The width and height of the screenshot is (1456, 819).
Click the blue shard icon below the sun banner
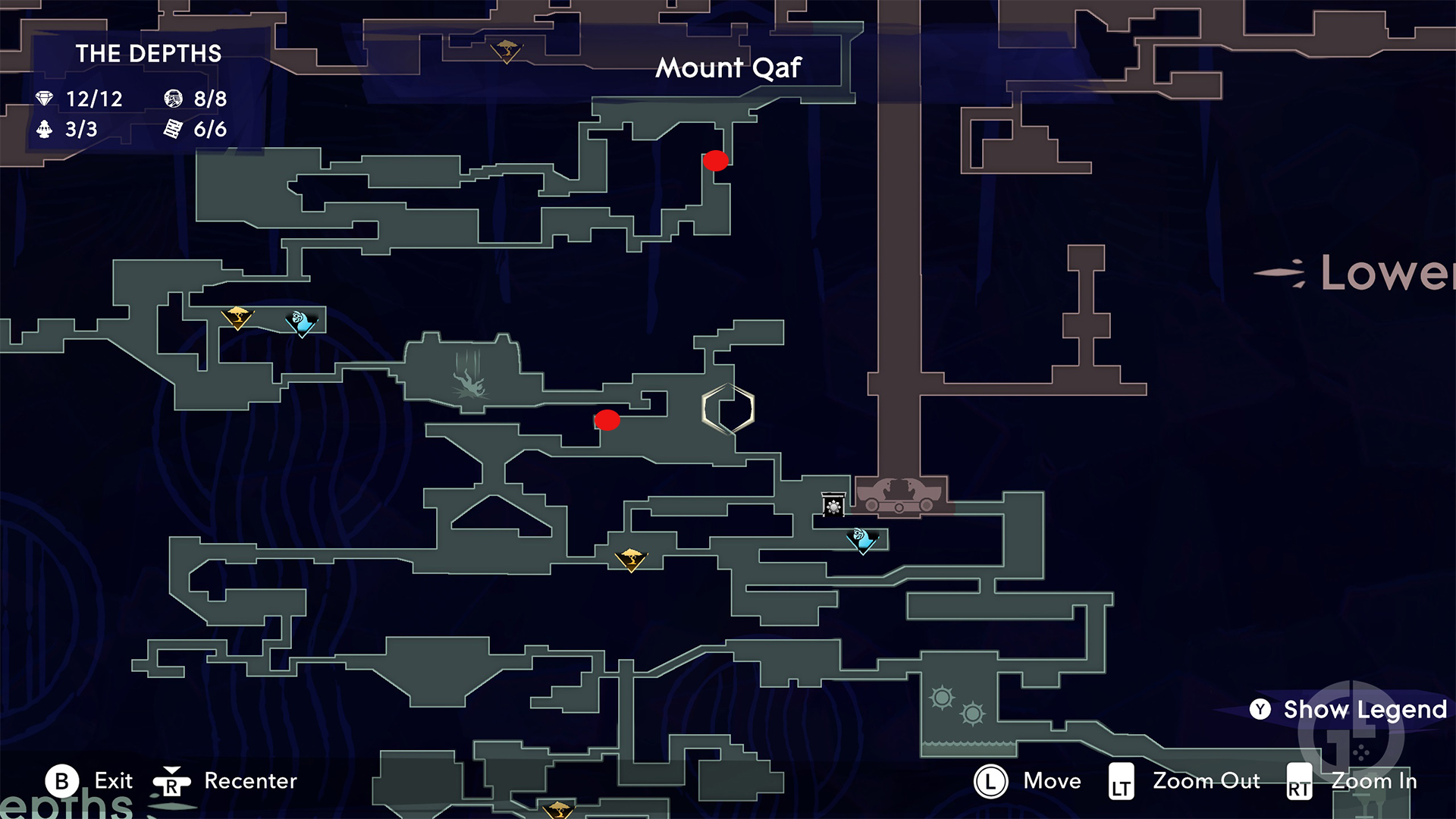[x=860, y=541]
